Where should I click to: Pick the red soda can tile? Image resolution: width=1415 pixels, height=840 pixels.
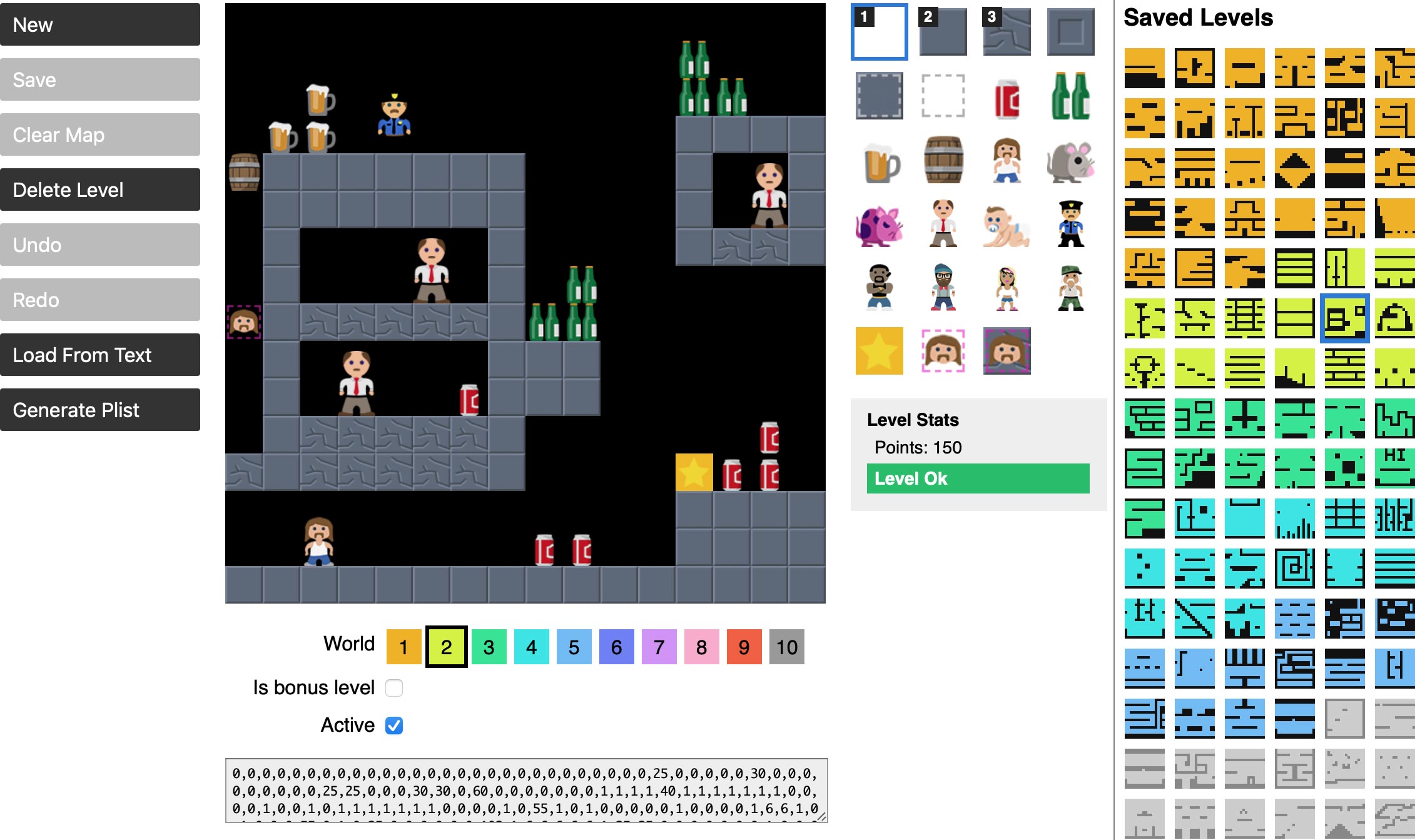pos(1007,98)
